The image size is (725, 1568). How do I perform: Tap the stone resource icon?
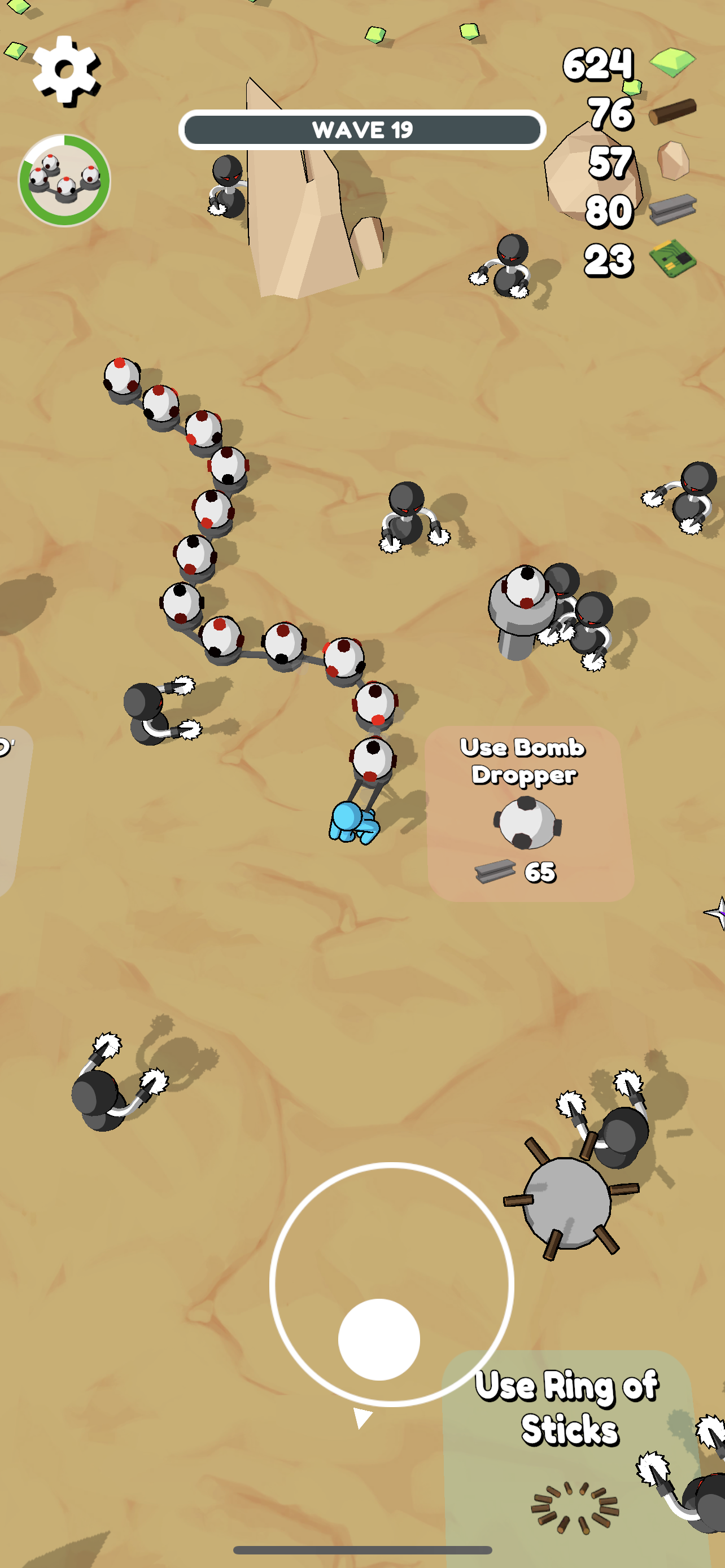pos(672,160)
